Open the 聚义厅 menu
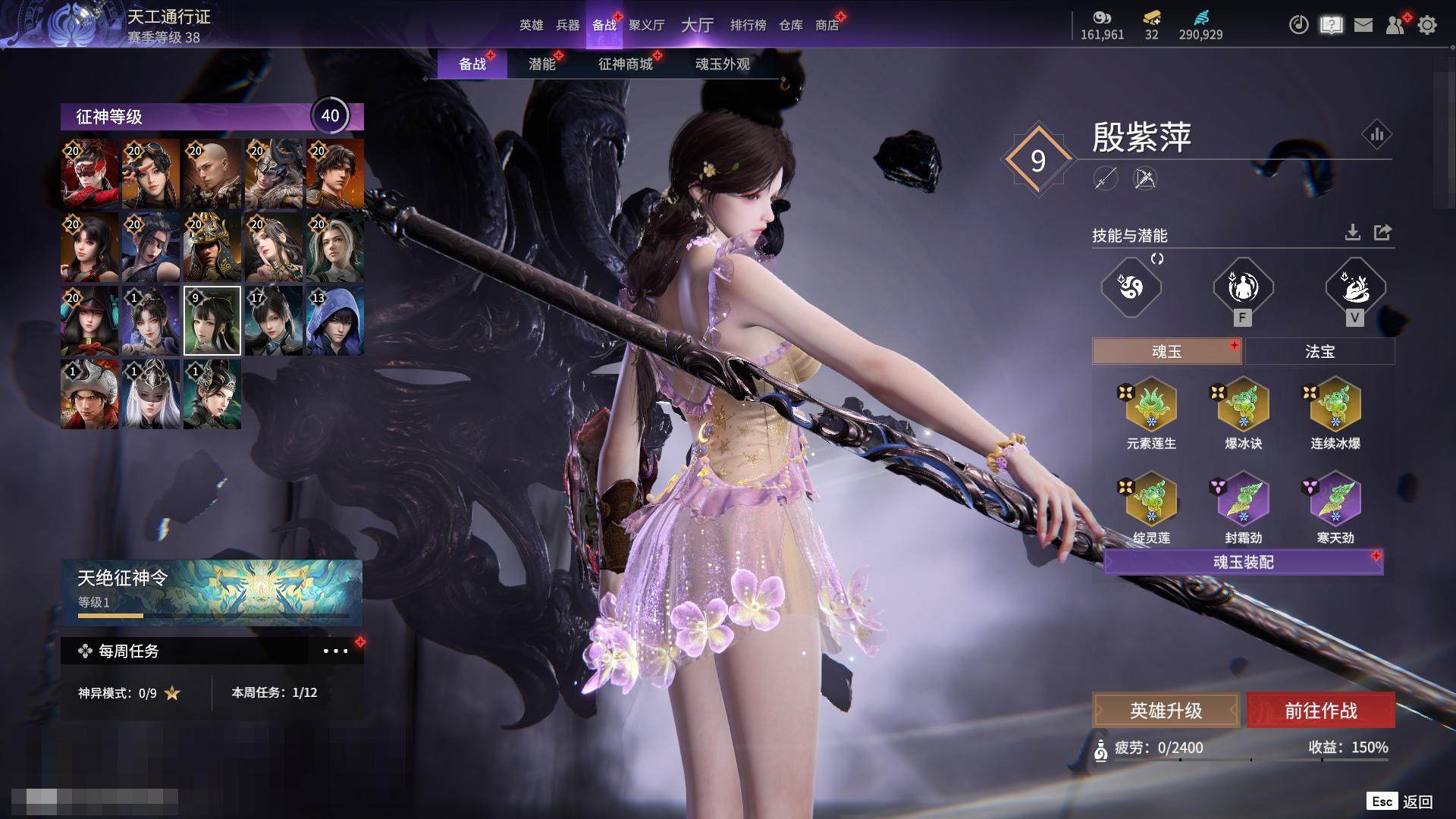 (x=646, y=25)
